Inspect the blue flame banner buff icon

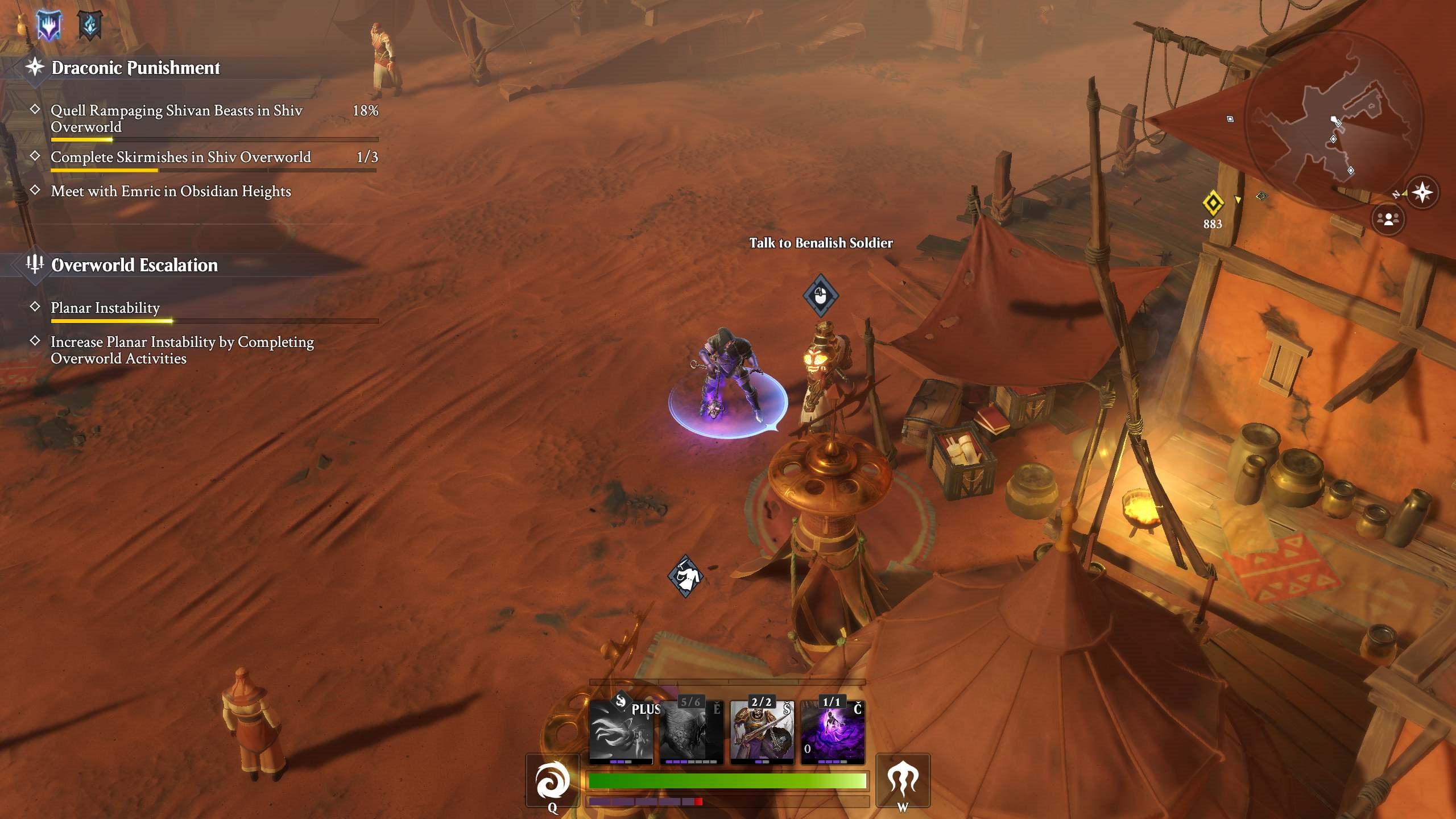90,25
